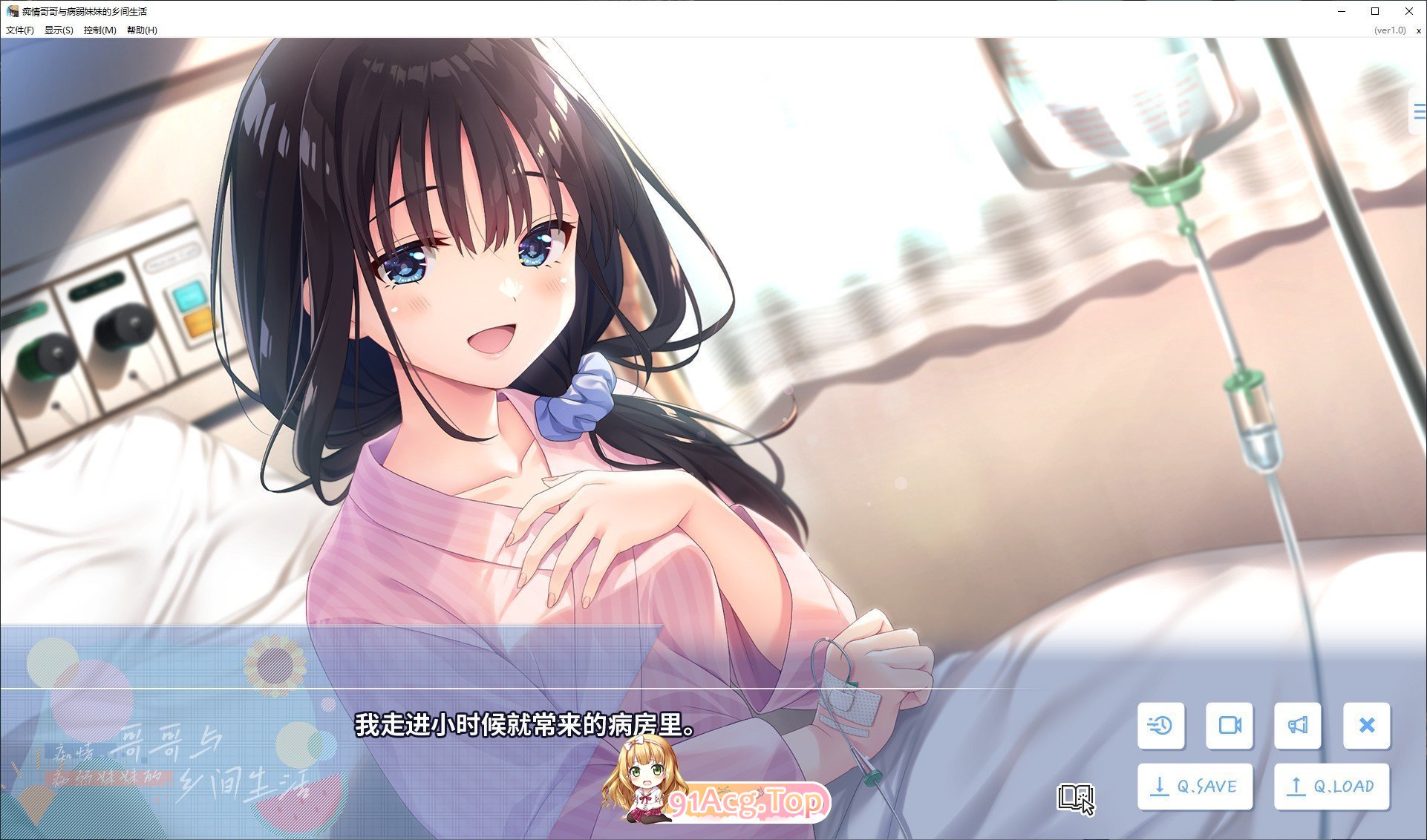Open the 帮助(H) help menu
Screen dimensions: 1427x840
[x=141, y=31]
